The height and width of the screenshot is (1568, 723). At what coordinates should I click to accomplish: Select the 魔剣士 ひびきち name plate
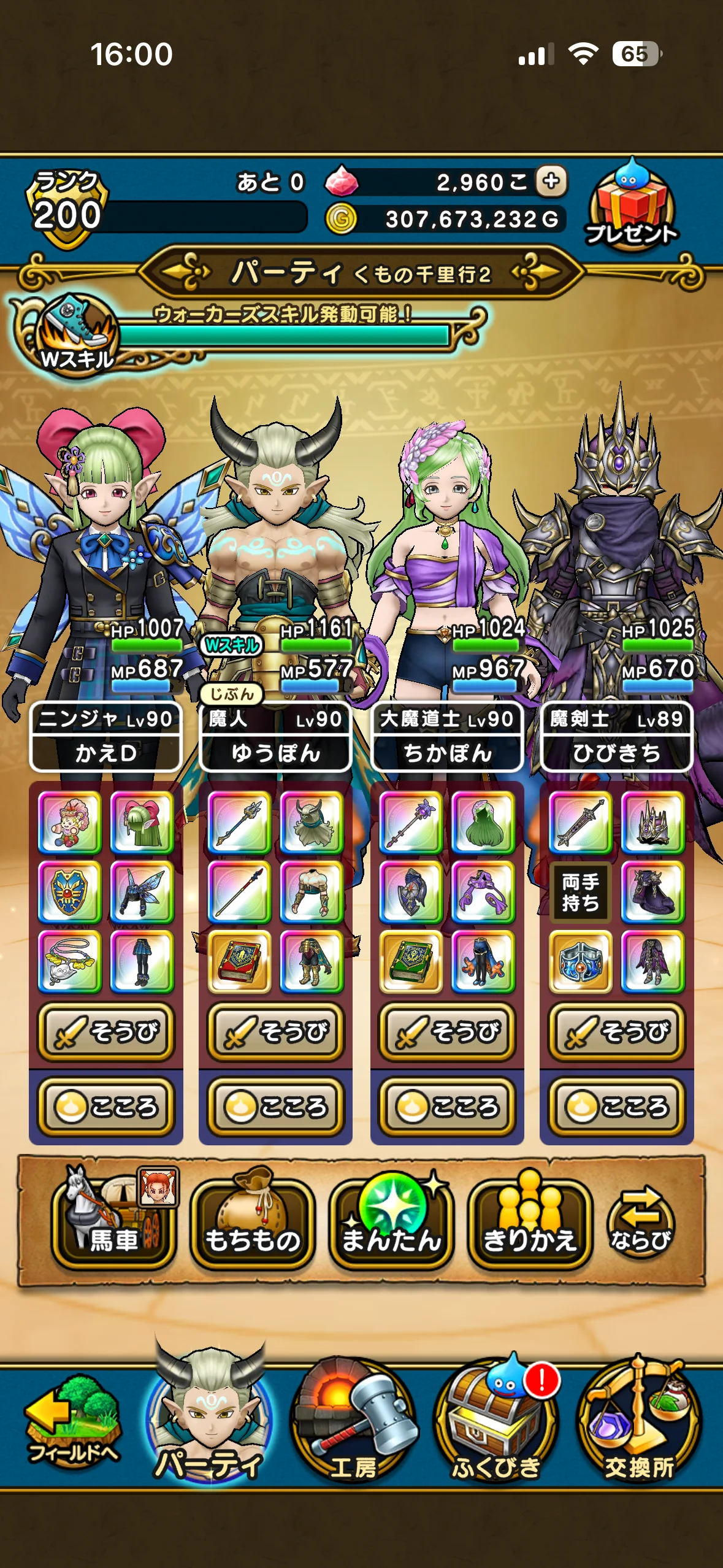[x=617, y=736]
